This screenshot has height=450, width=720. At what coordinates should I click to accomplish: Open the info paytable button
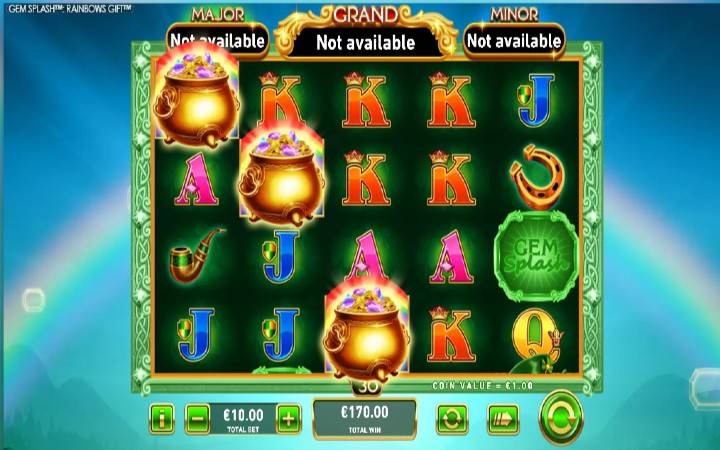tap(161, 418)
